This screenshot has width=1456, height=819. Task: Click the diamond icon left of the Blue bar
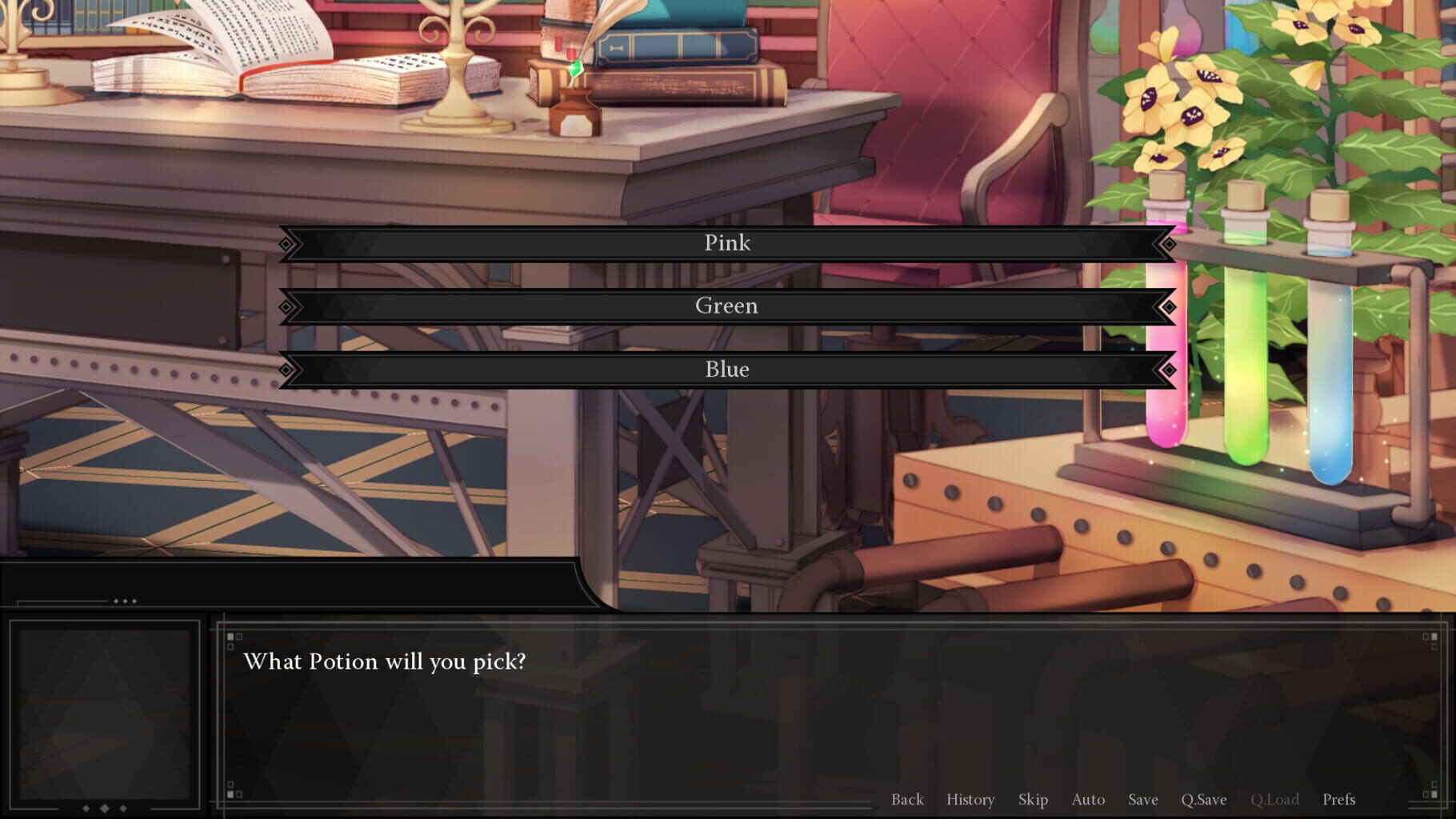pyautogui.click(x=286, y=369)
